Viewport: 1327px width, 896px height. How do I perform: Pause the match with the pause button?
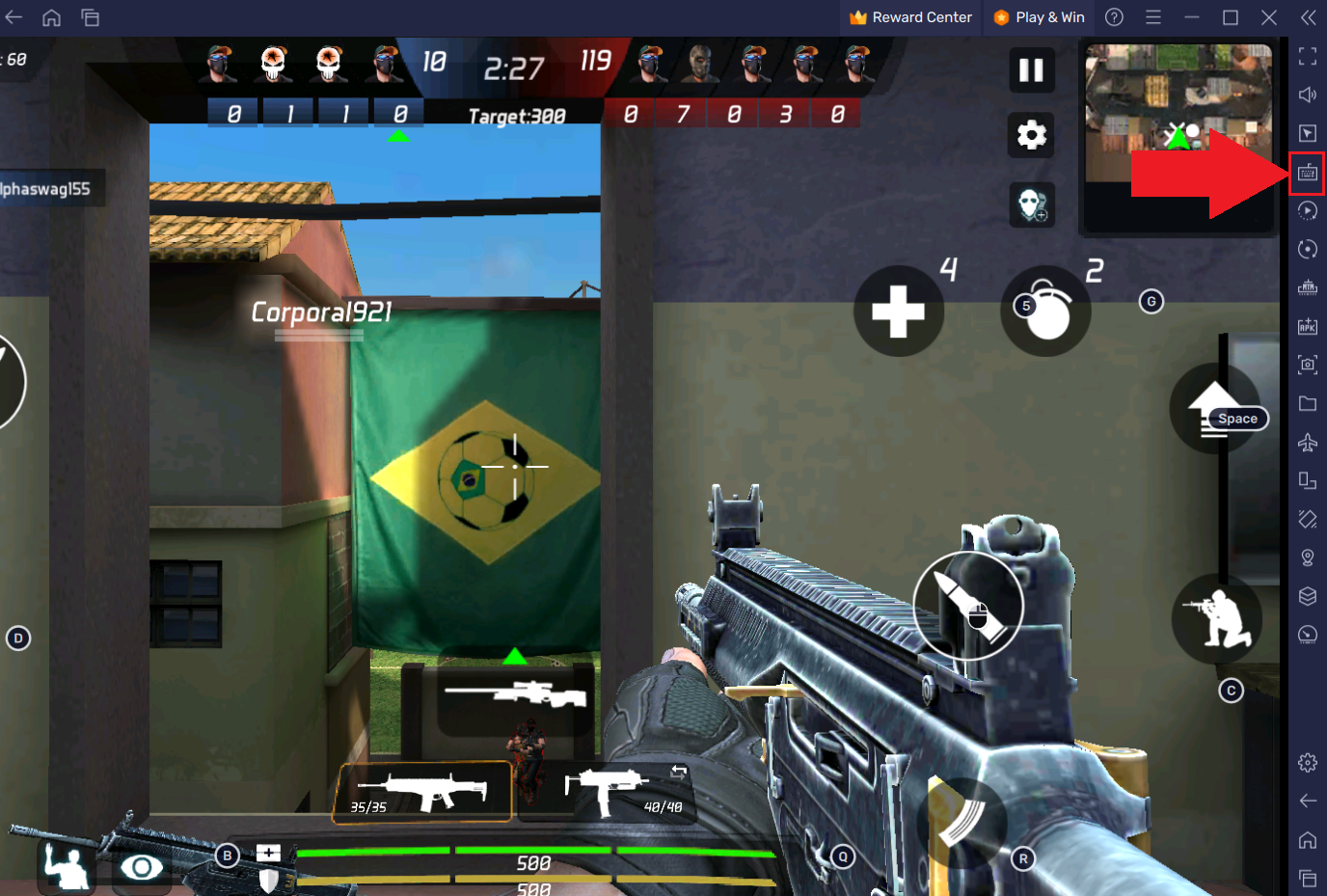click(1030, 70)
